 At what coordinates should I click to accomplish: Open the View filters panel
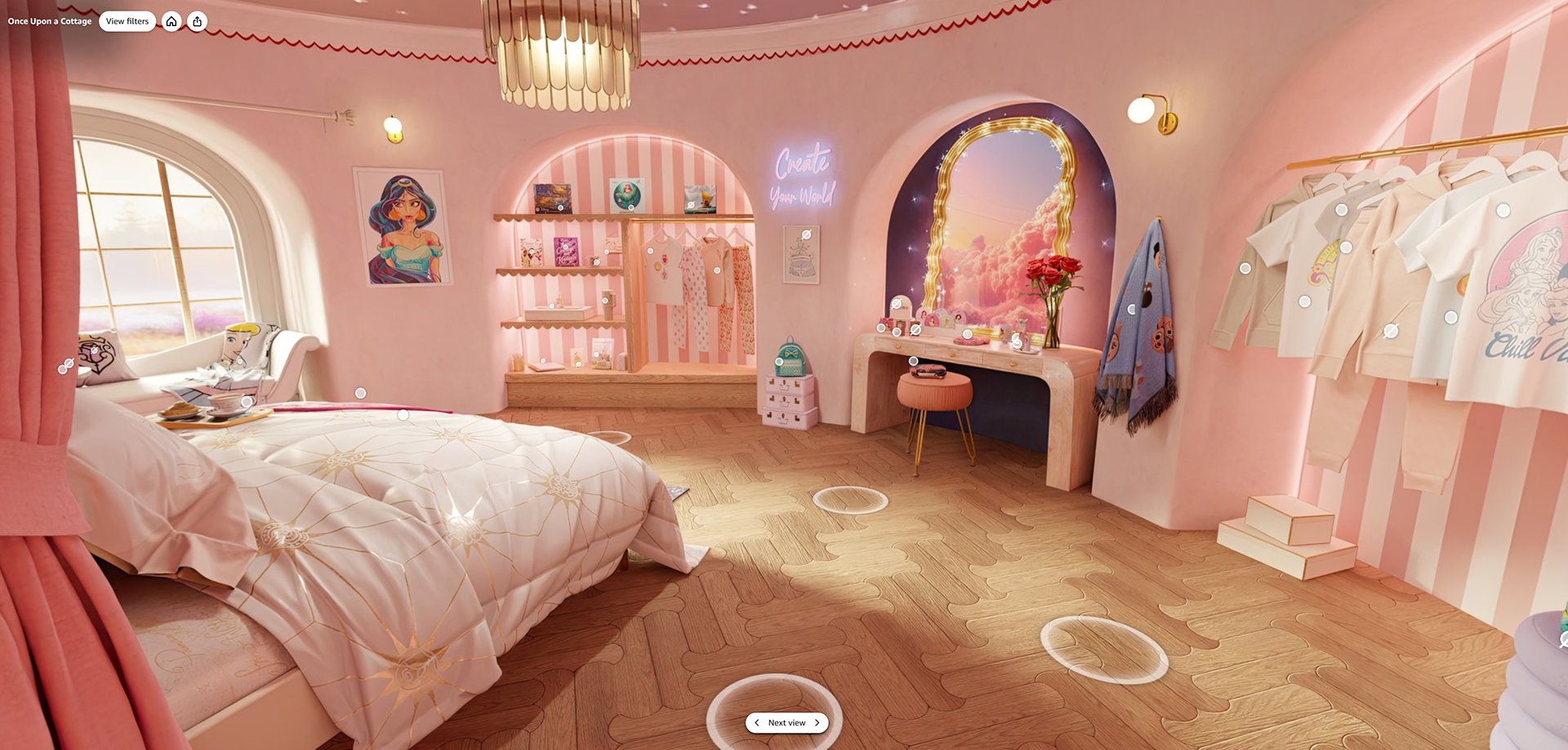(x=127, y=21)
